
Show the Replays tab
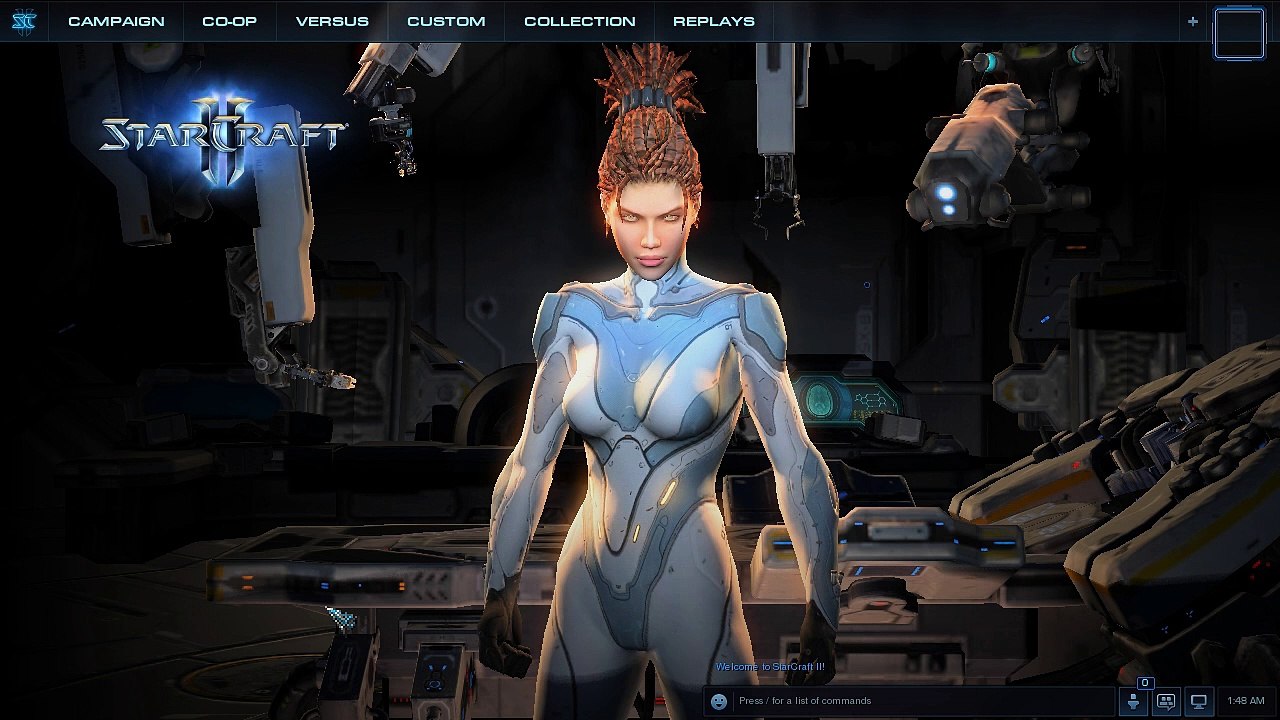coord(714,21)
